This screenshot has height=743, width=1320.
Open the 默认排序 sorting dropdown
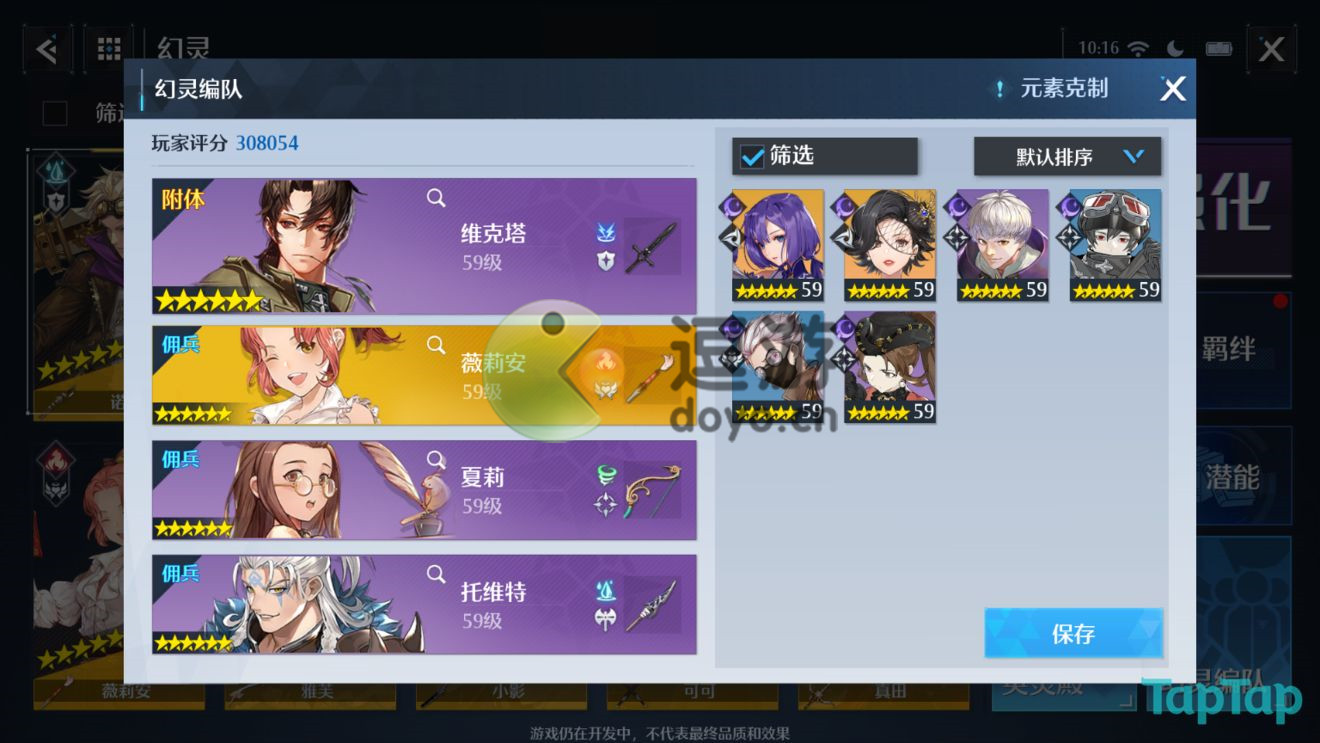pos(1067,156)
